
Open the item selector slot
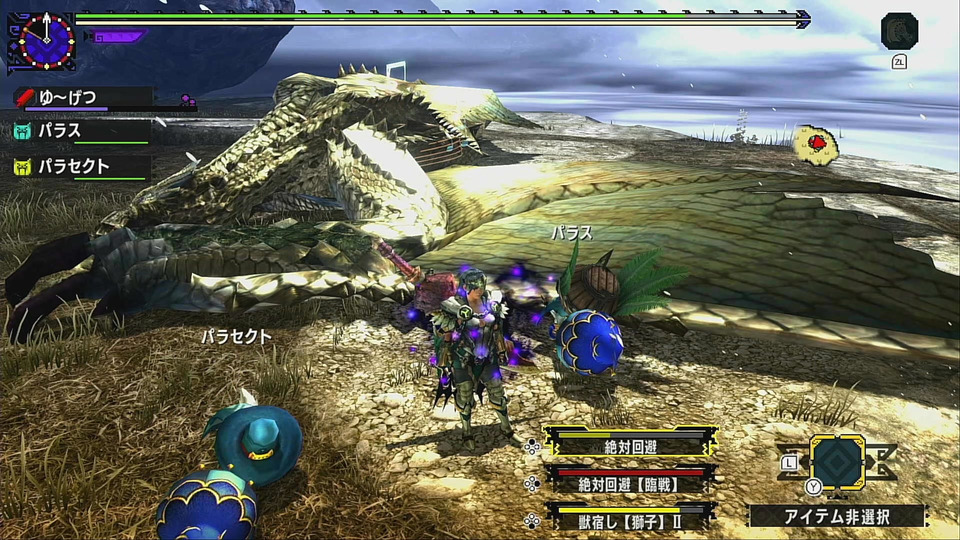point(837,461)
